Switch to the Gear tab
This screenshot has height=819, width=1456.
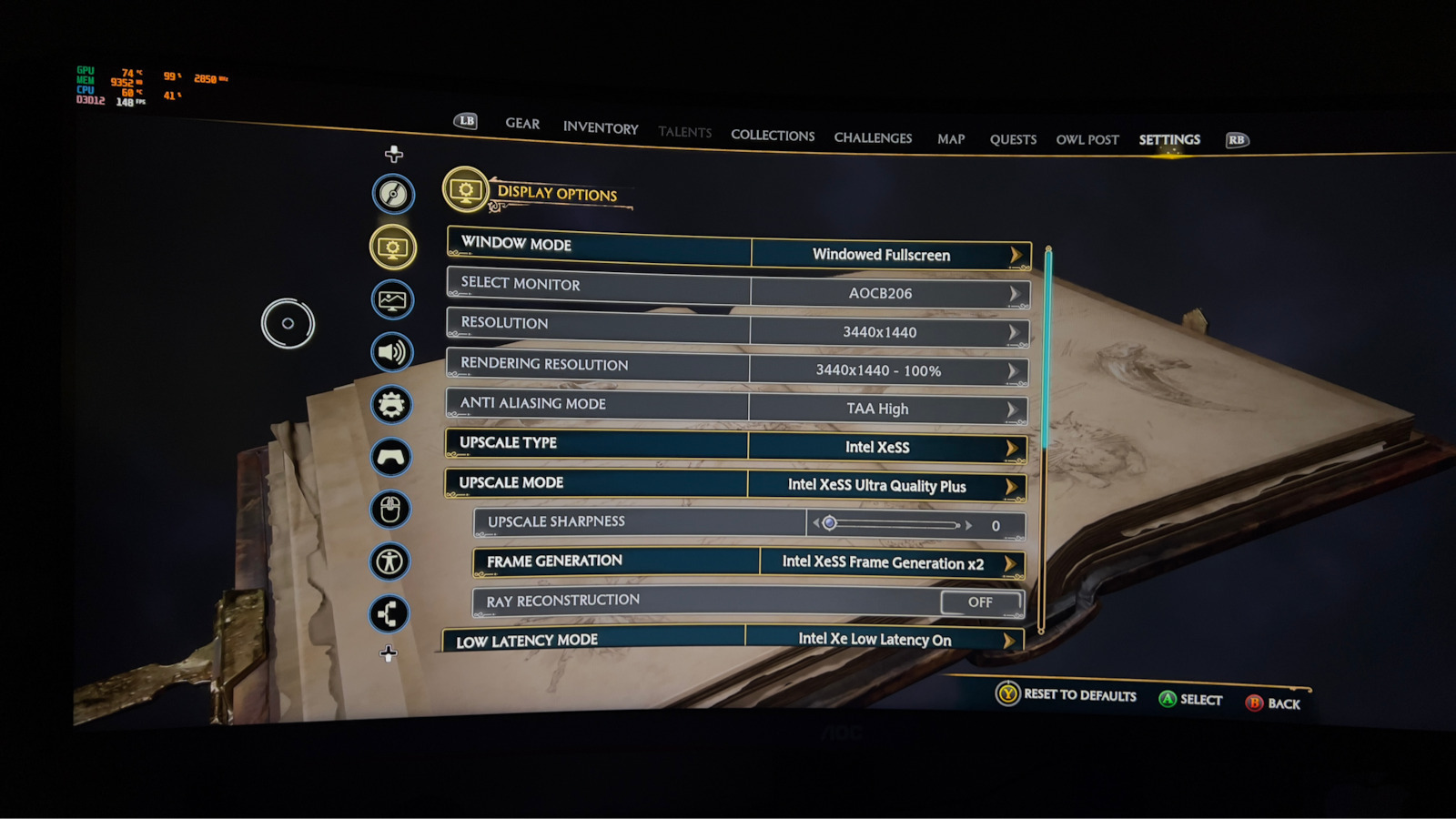point(522,124)
